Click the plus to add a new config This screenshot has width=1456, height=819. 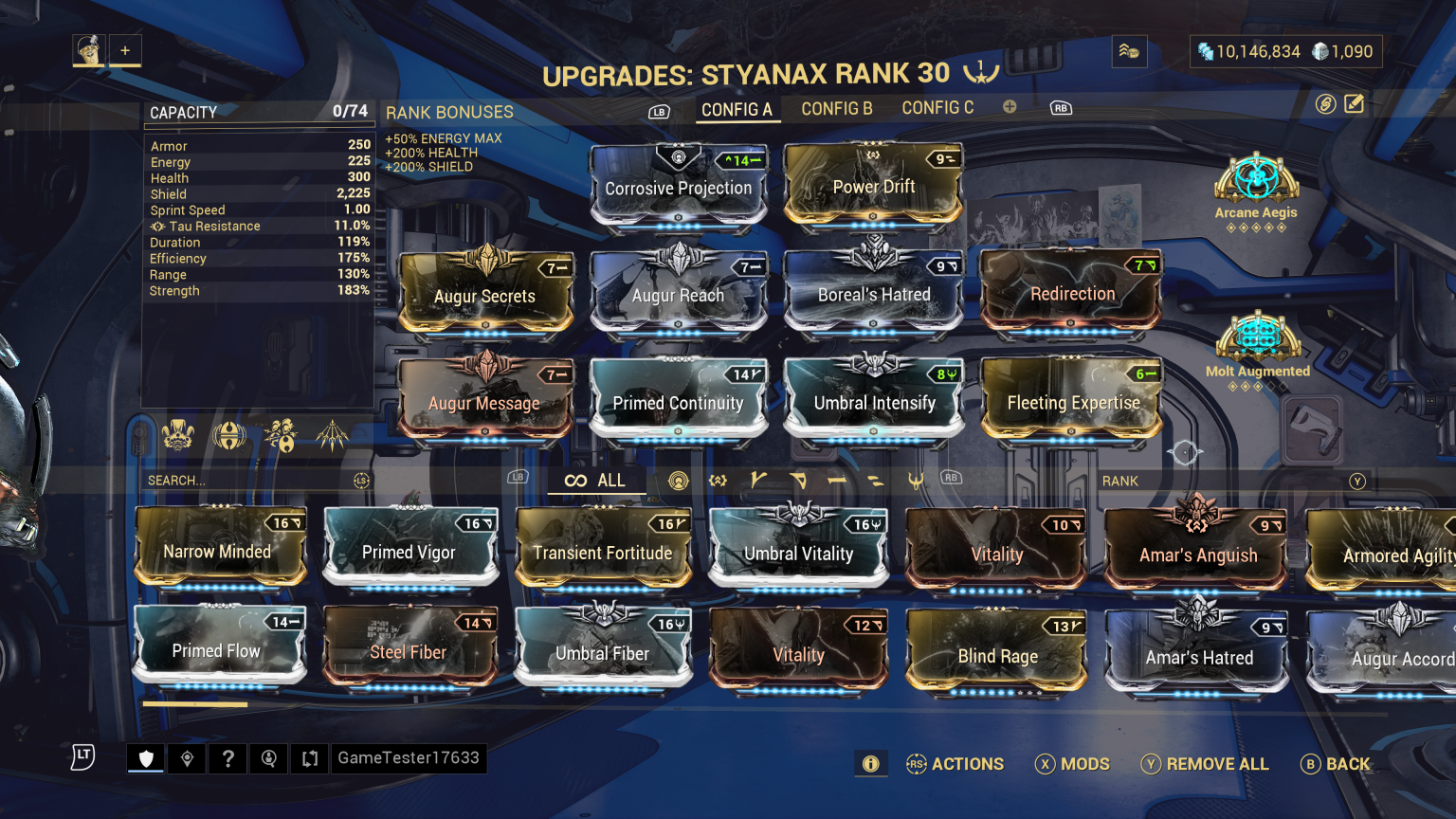1010,107
